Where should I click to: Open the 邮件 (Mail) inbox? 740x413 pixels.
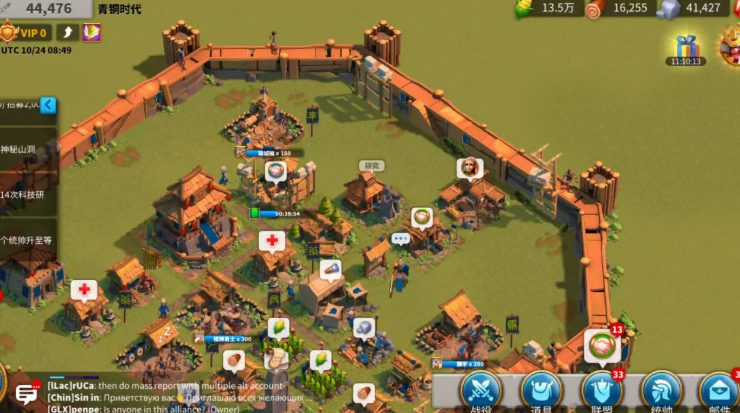[x=719, y=391]
